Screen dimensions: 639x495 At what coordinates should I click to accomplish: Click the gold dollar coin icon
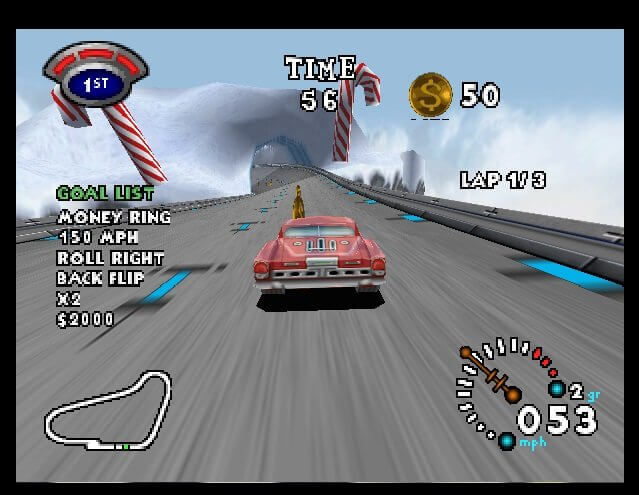pyautogui.click(x=431, y=95)
